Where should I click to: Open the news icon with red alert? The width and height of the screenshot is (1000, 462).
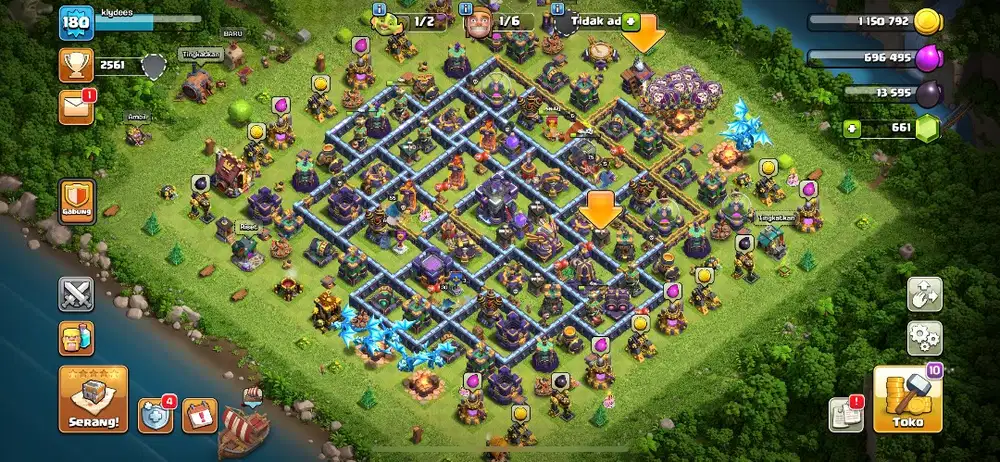tap(845, 414)
